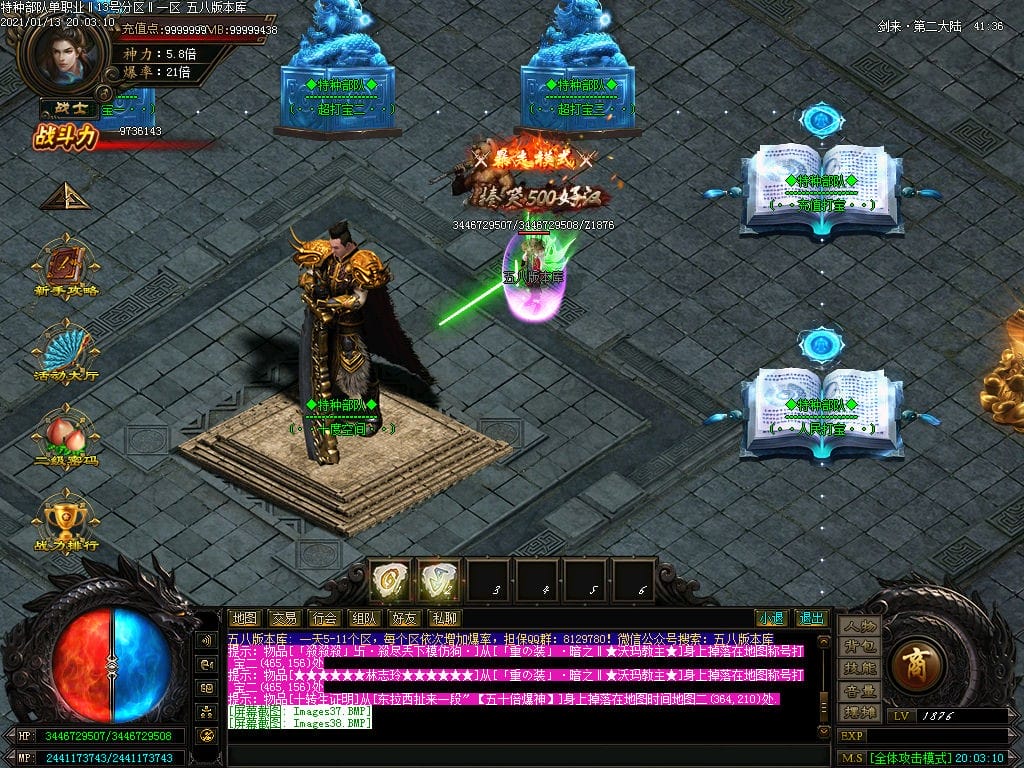This screenshot has height=768, width=1024.
Task: Click the 退出 exit button
Action: click(x=811, y=618)
